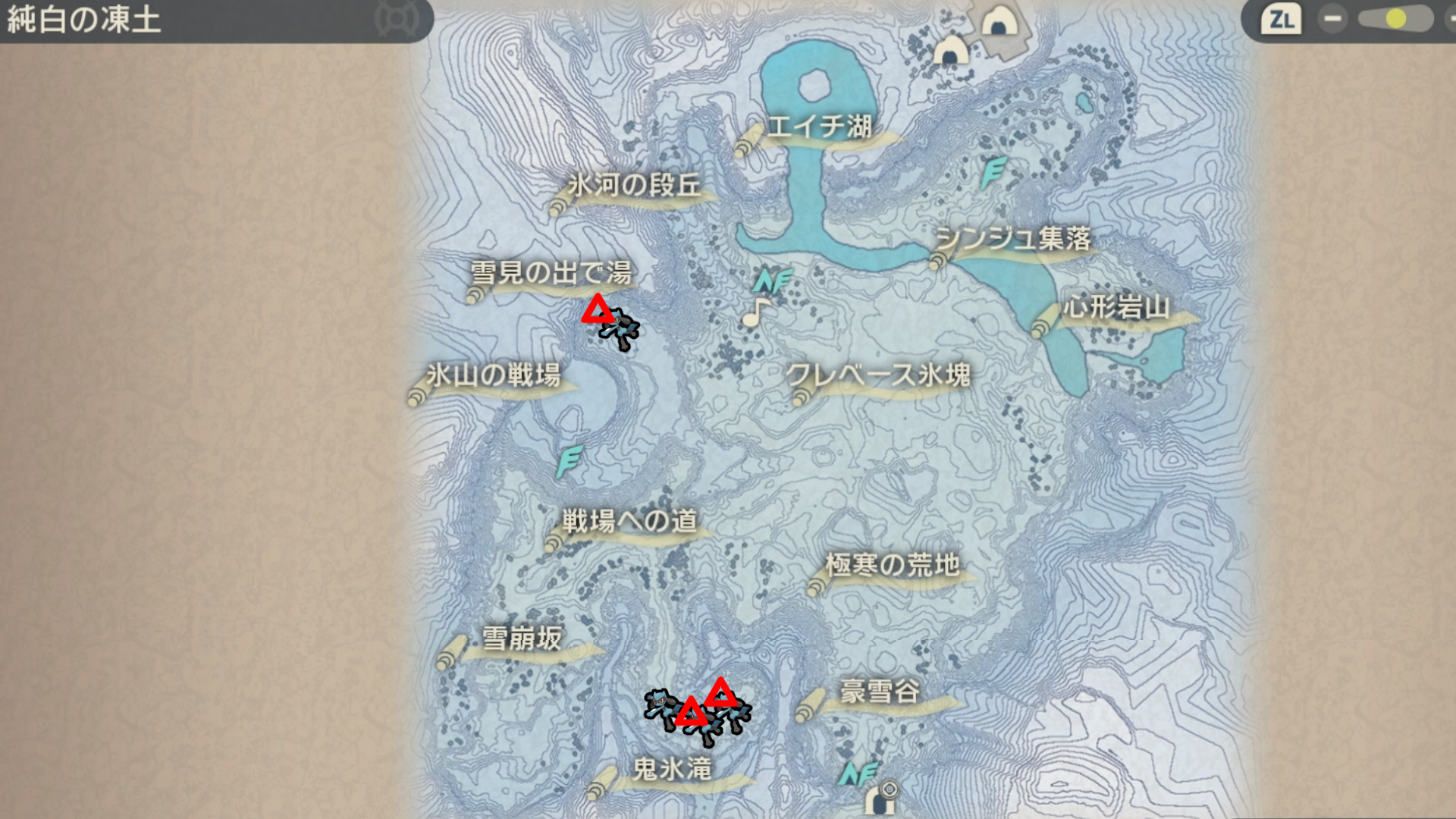Select the 氷山の戦場 map label
Image resolution: width=1456 pixels, height=819 pixels.
pos(493,375)
